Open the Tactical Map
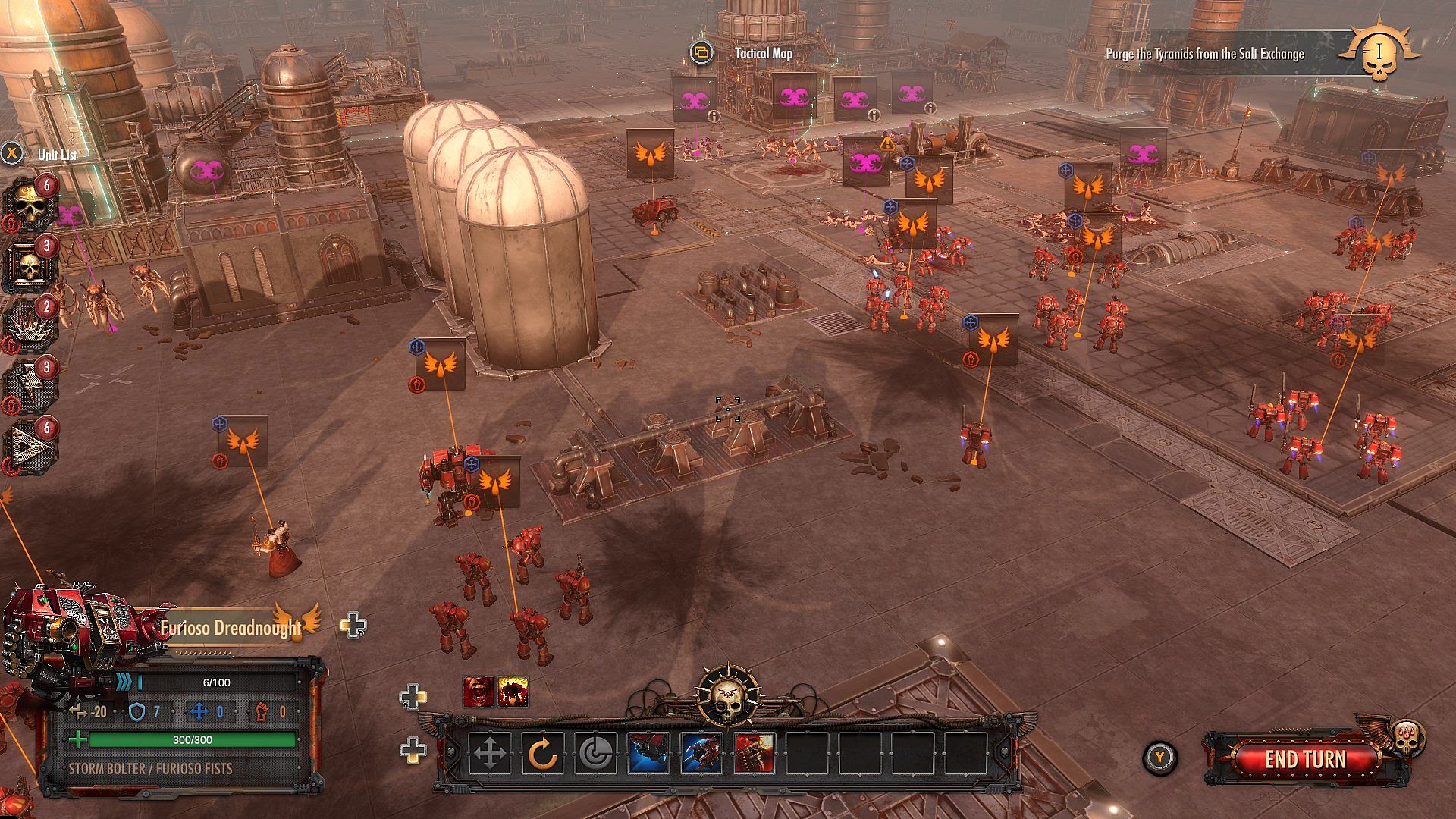 point(763,53)
